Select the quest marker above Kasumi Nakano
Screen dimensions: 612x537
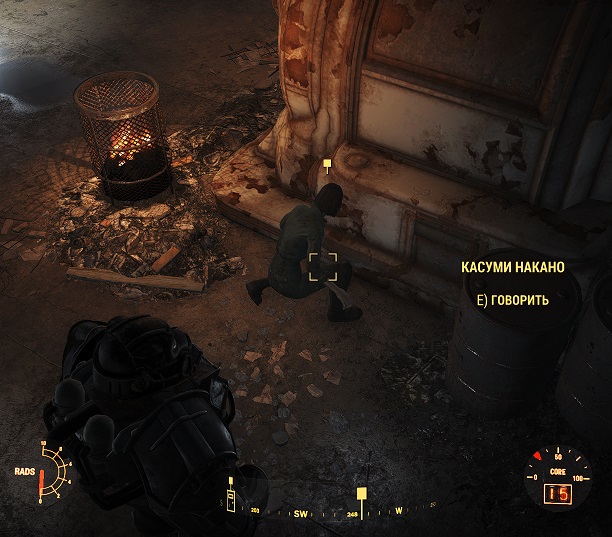pyautogui.click(x=327, y=163)
